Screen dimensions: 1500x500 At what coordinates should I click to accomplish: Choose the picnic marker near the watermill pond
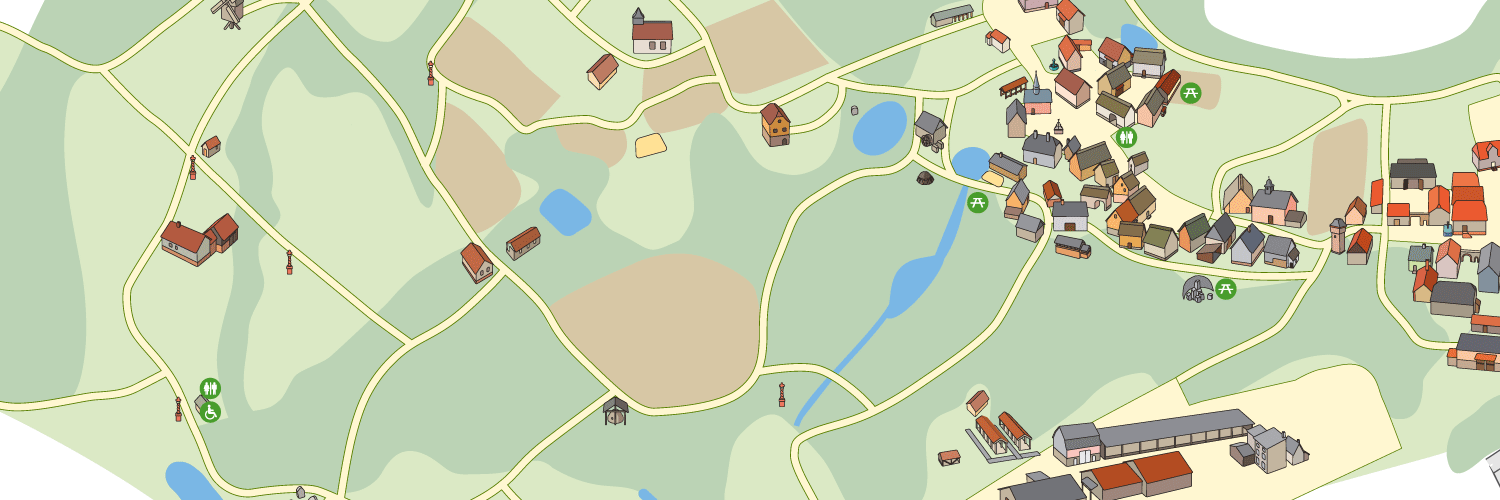click(978, 202)
